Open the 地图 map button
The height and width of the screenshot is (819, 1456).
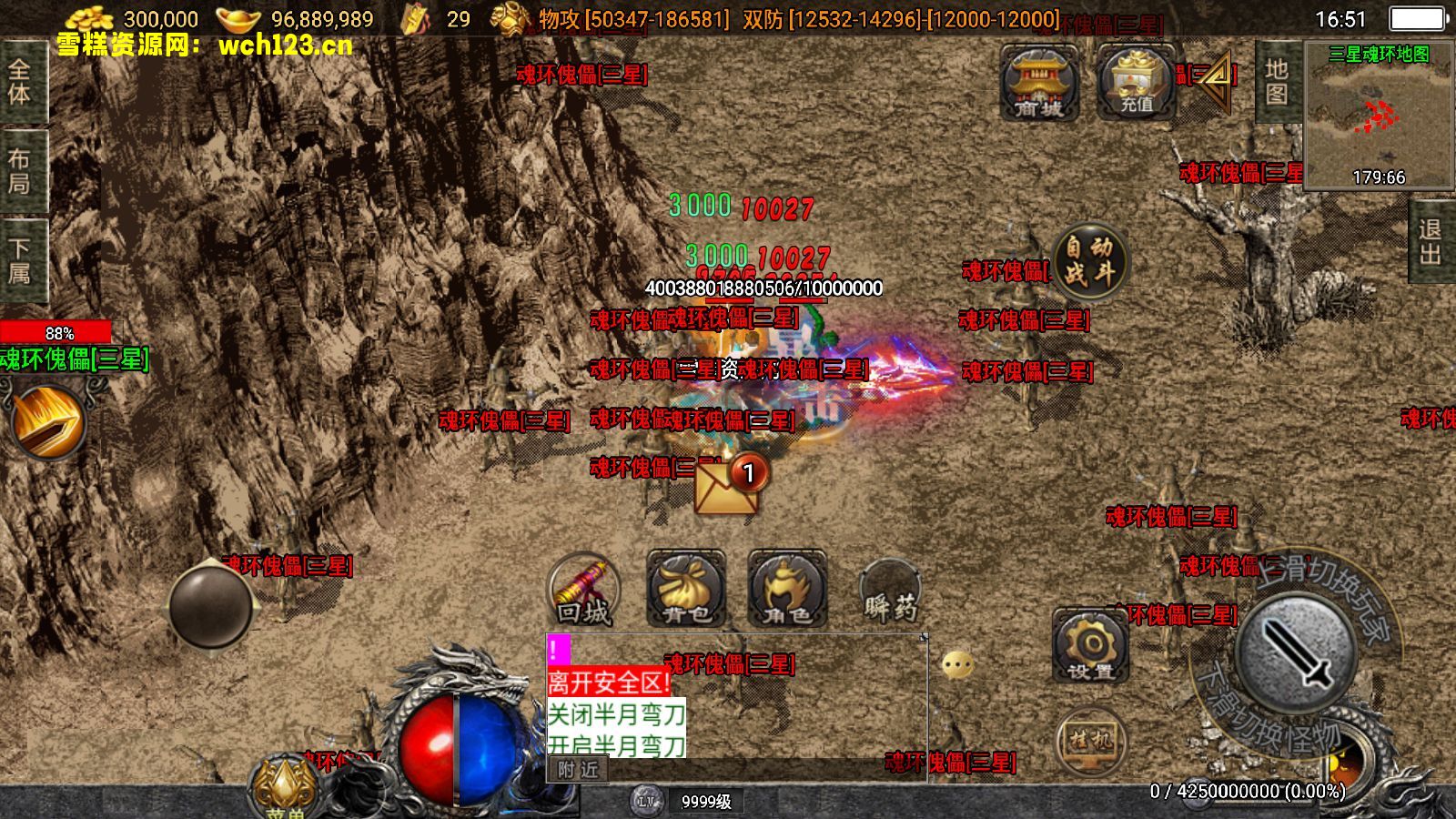tap(1277, 82)
